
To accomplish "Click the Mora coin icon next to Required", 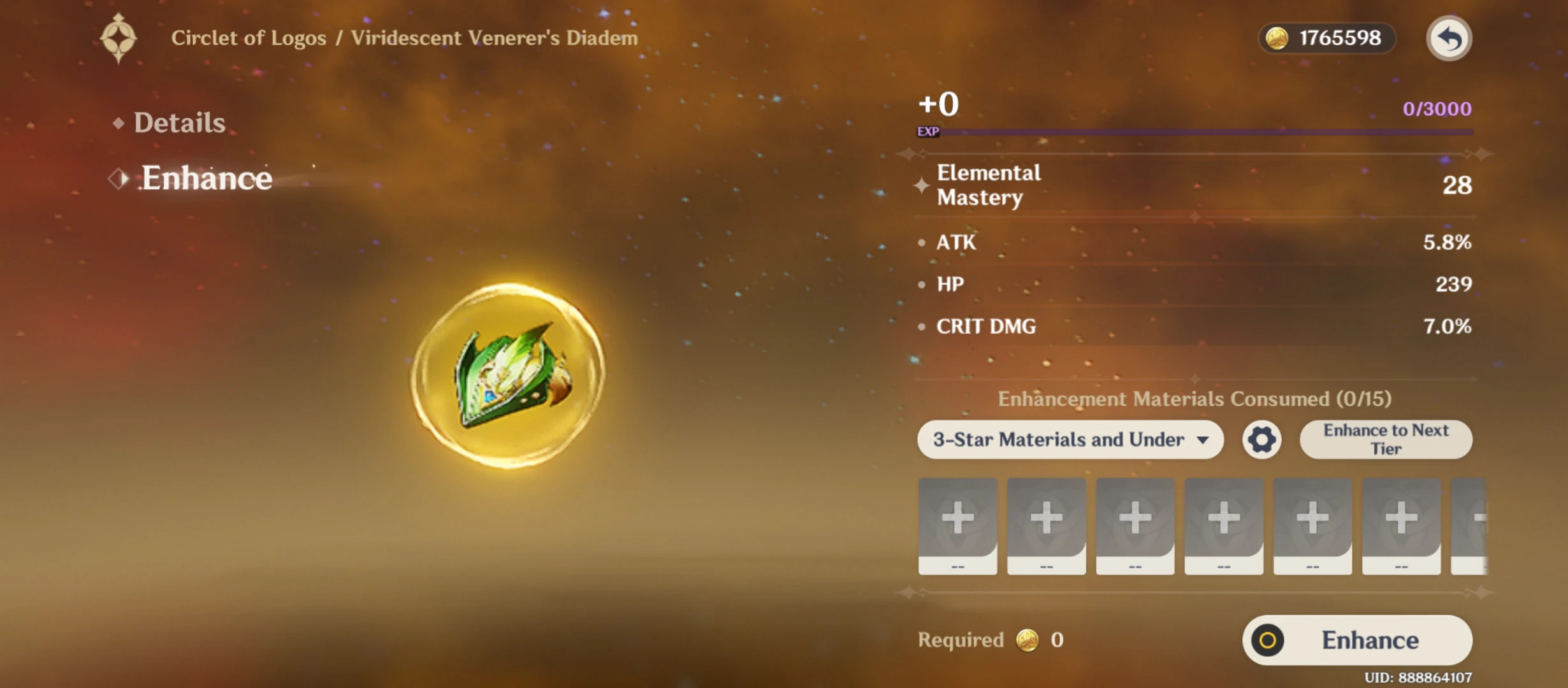I will point(1028,640).
